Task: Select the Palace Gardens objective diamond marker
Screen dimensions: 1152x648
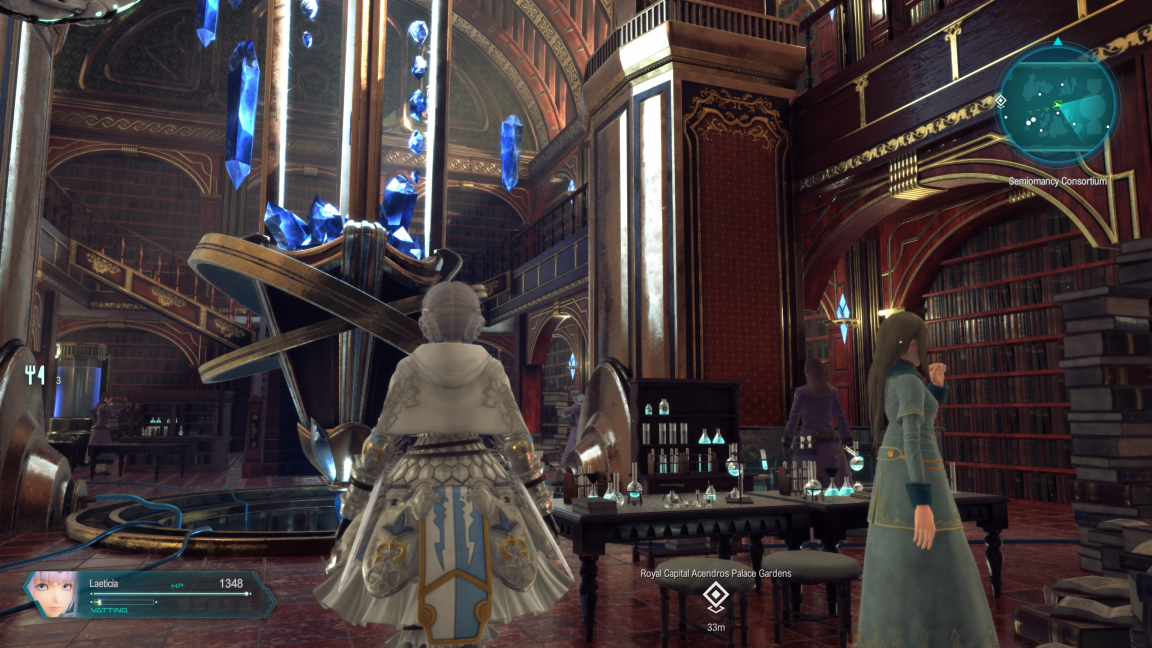Action: click(714, 597)
